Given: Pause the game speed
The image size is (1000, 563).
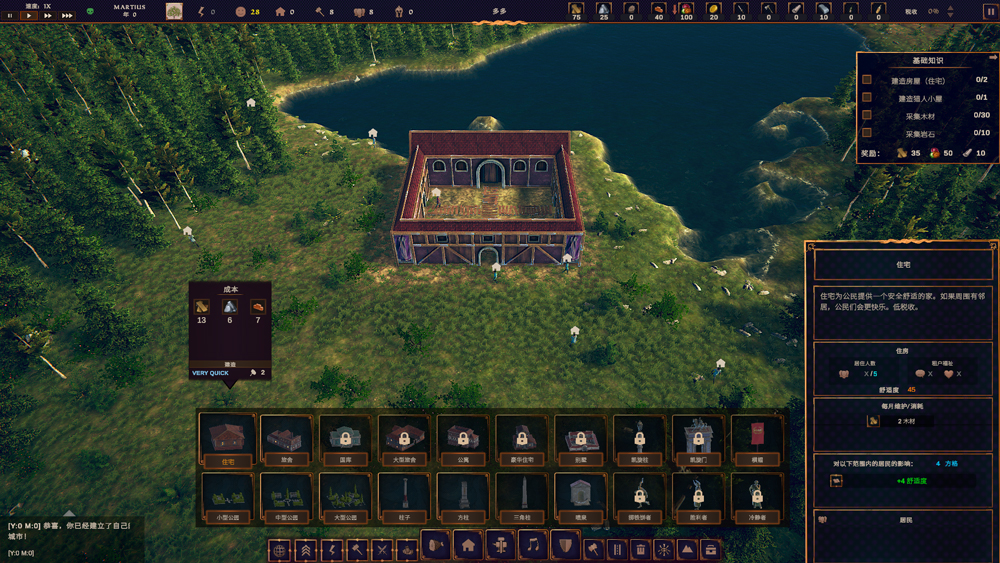Looking at the screenshot, I should (11, 16).
